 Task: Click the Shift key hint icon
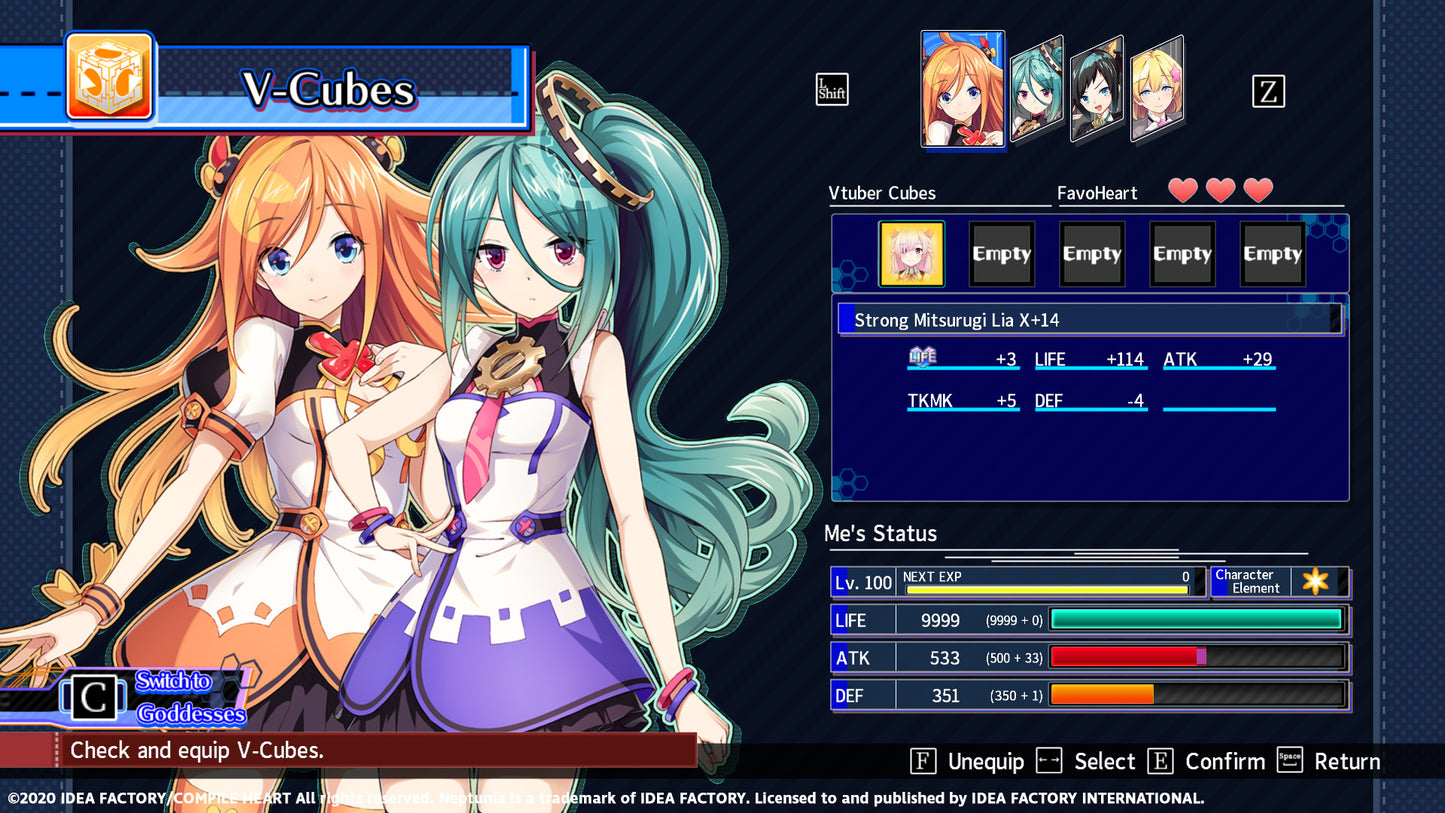point(831,89)
